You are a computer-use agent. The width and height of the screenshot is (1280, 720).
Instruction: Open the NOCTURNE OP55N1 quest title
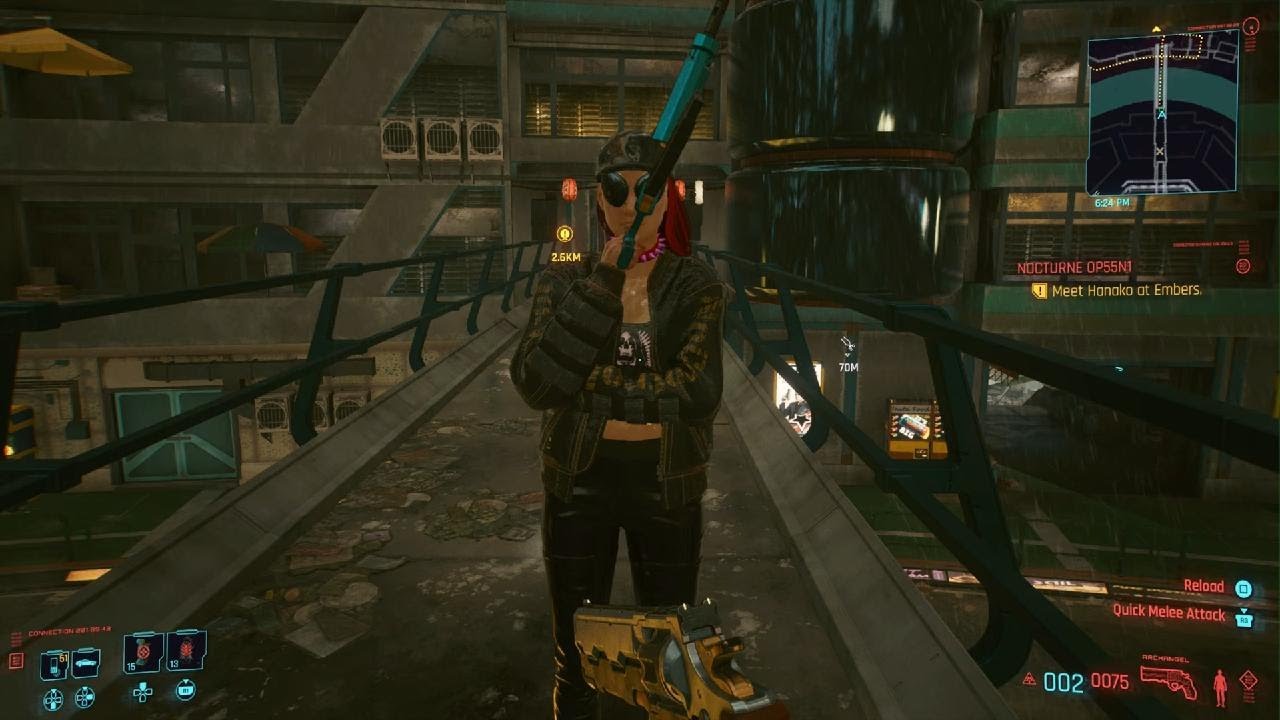[x=1074, y=267]
